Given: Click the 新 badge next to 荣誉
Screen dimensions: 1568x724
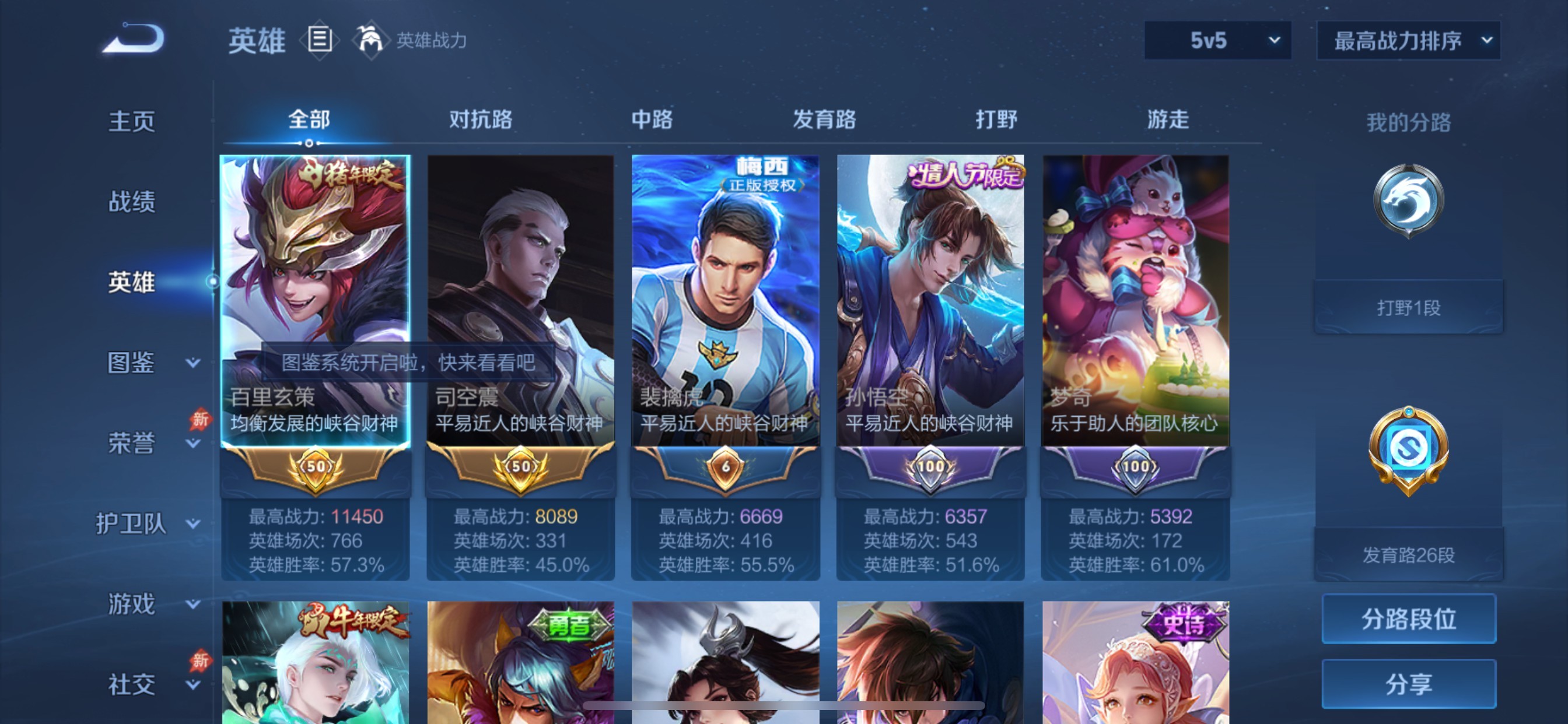Looking at the screenshot, I should [x=201, y=420].
